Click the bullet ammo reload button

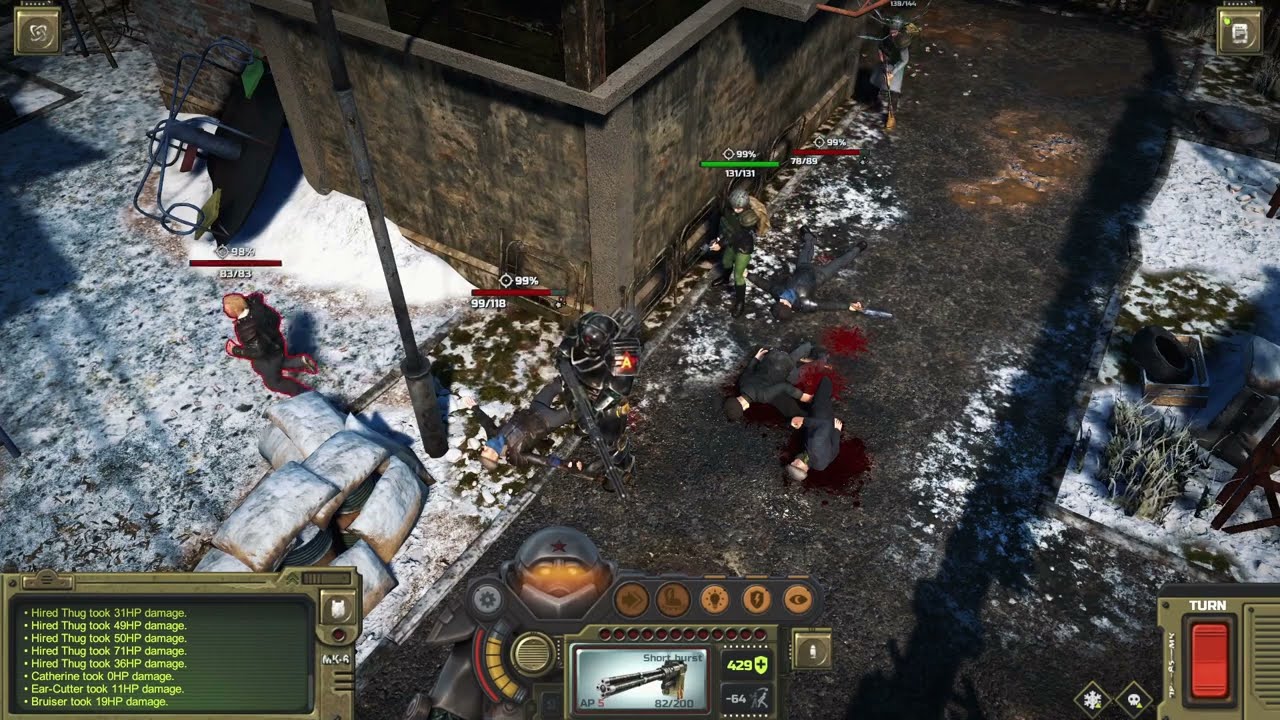click(812, 650)
